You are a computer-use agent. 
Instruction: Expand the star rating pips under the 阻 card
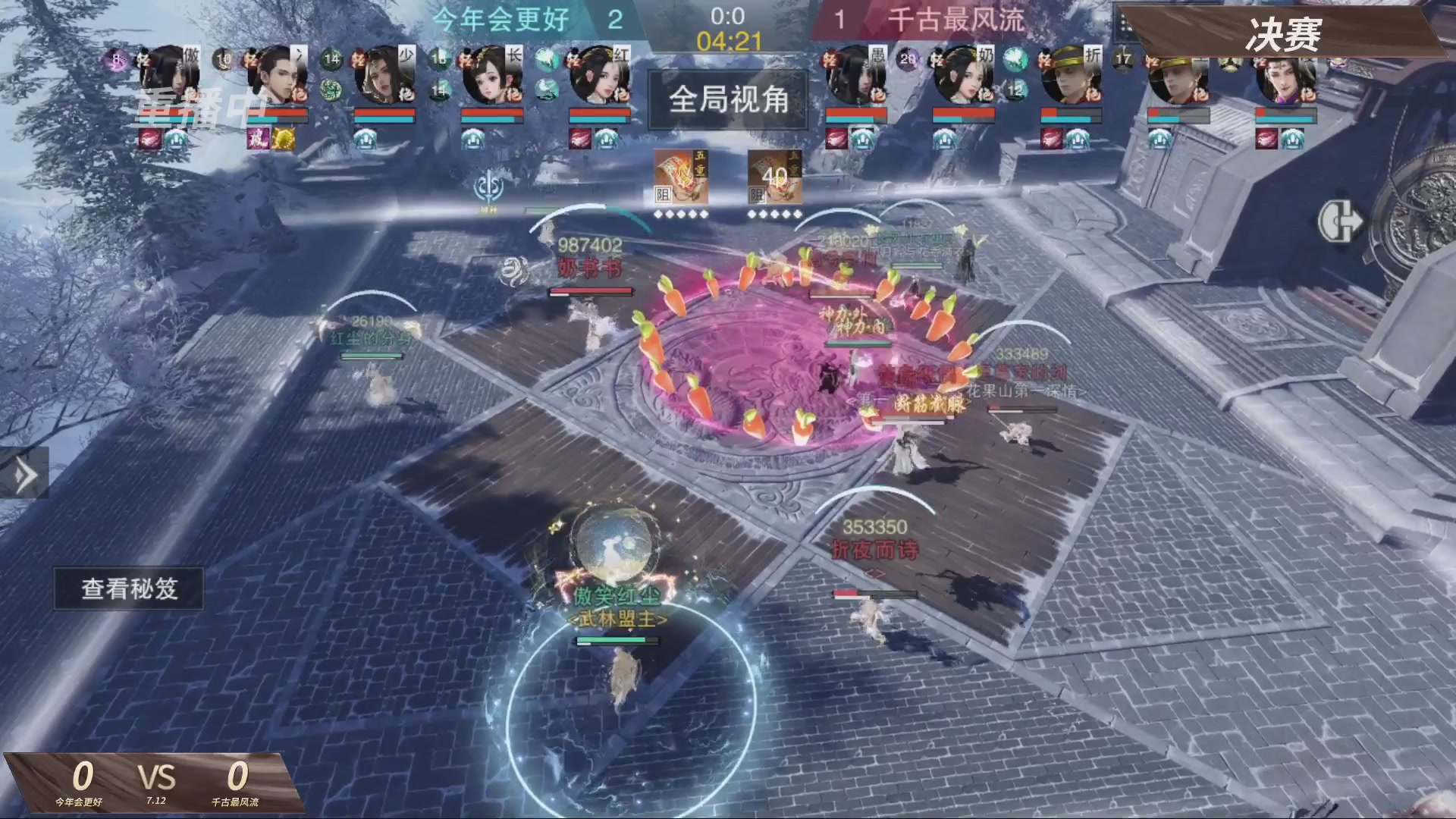pos(682,214)
